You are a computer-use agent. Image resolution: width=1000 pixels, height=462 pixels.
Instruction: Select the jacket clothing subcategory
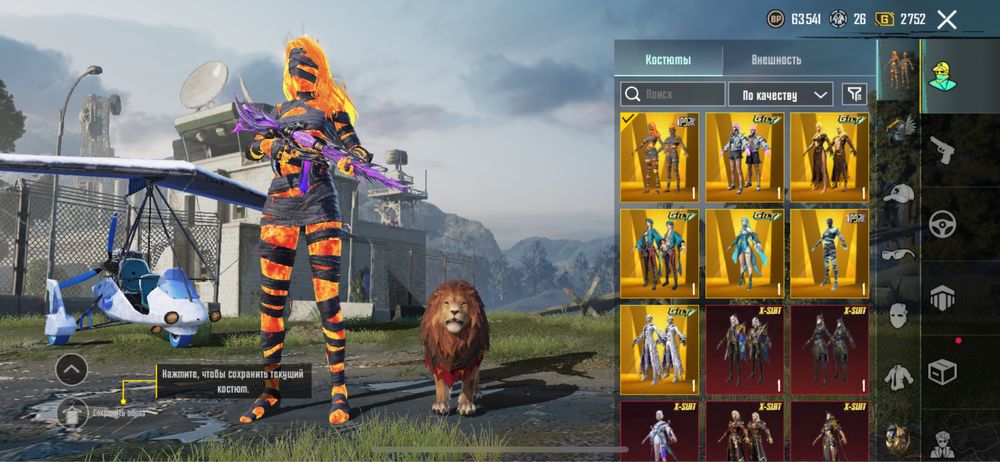point(899,377)
